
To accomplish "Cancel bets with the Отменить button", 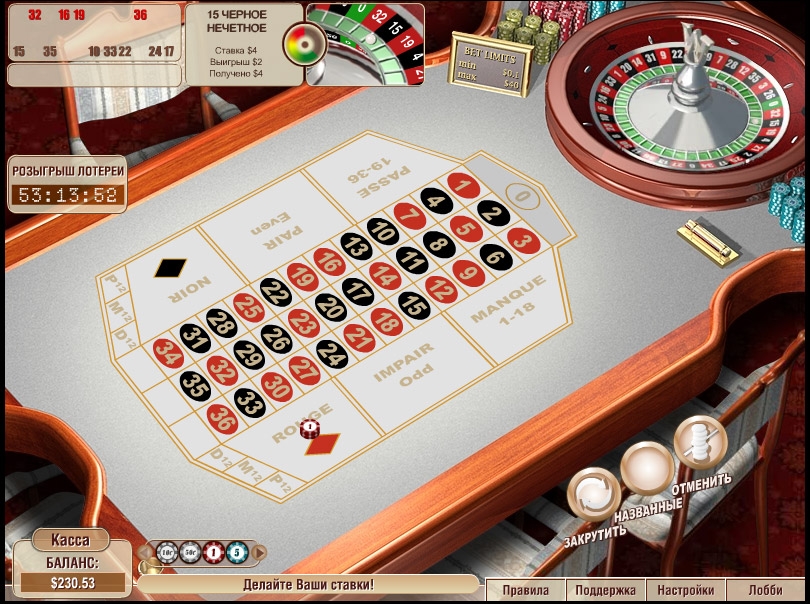I will click(x=698, y=441).
